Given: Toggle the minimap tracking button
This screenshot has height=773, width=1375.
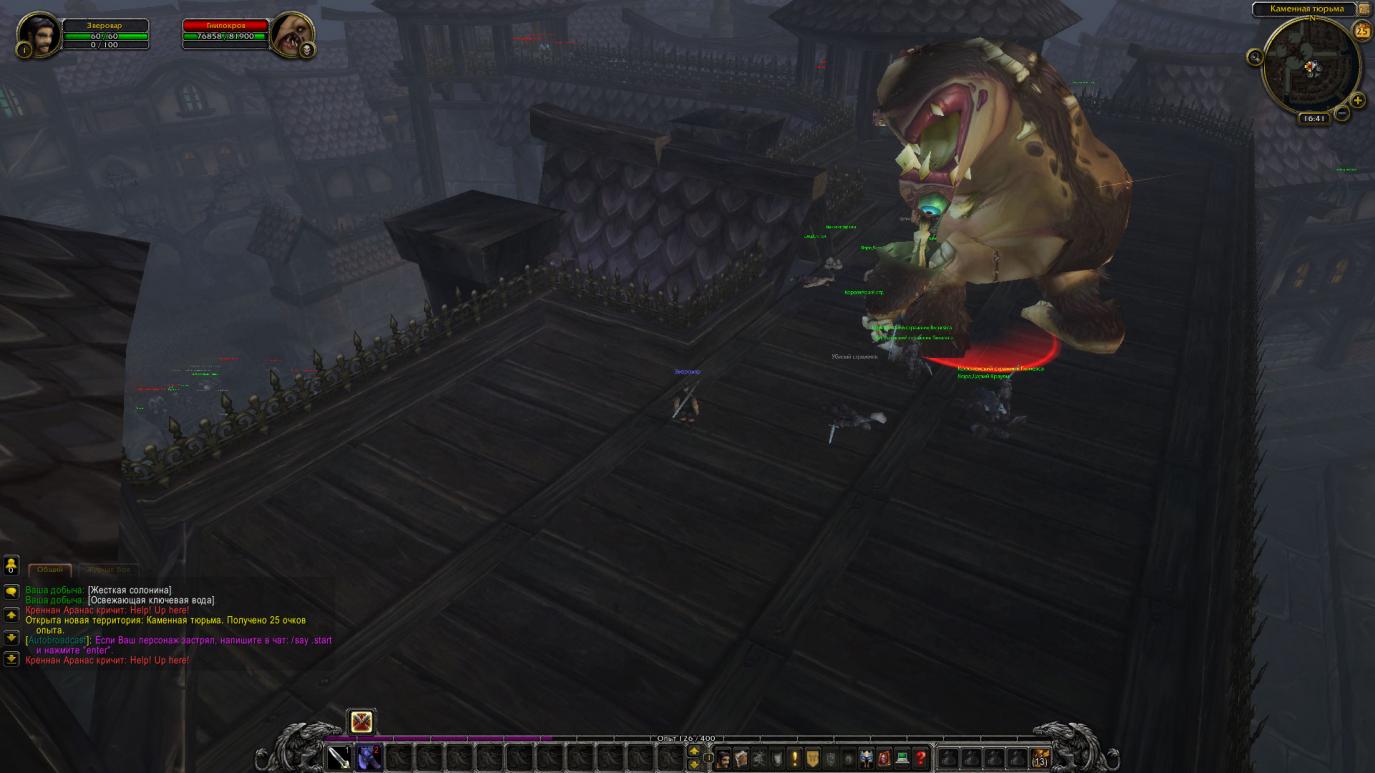Looking at the screenshot, I should (1255, 57).
